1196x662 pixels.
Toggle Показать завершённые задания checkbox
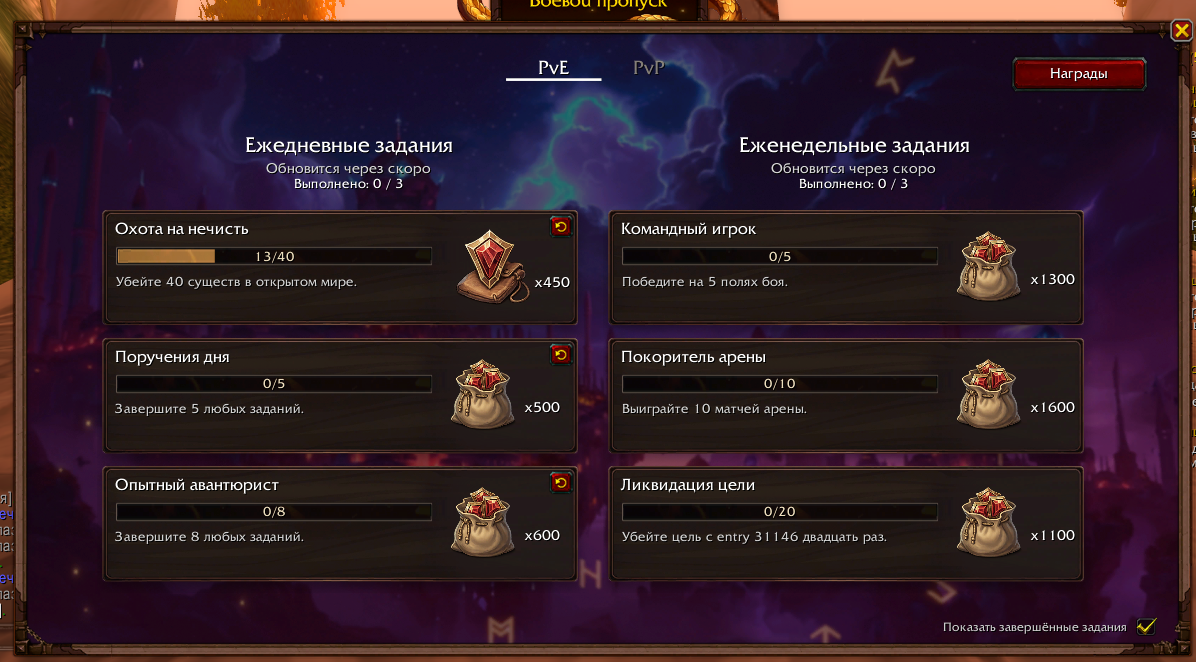(1146, 627)
